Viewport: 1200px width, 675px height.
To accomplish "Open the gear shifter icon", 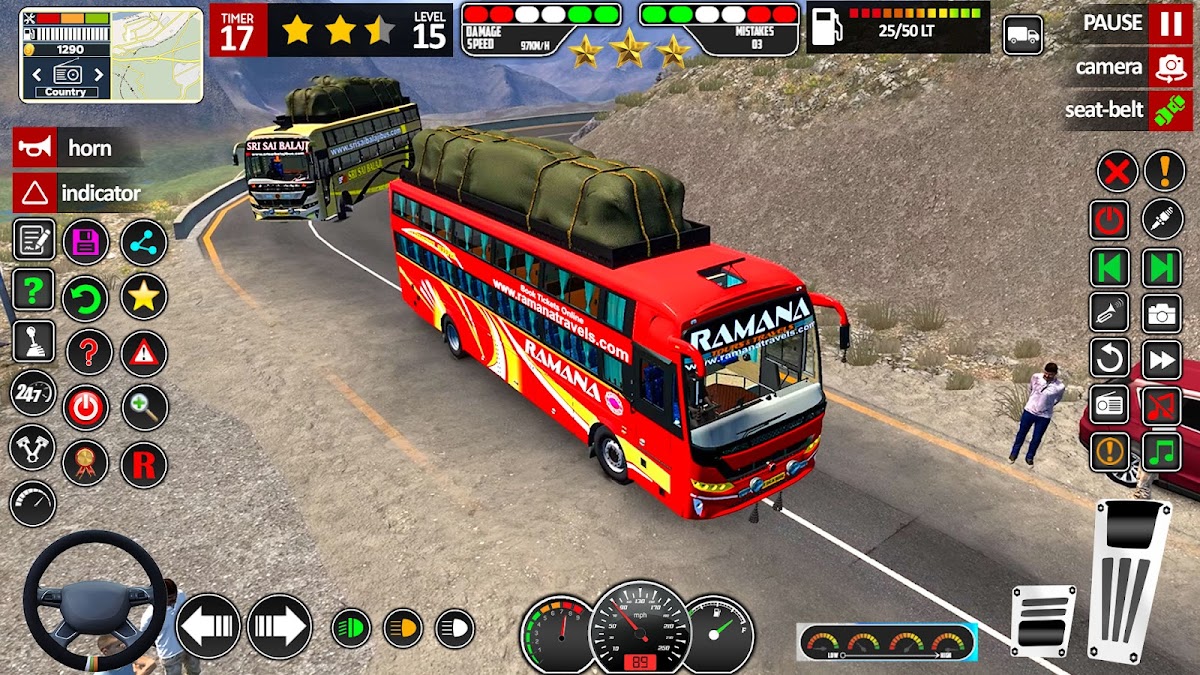I will [x=33, y=341].
